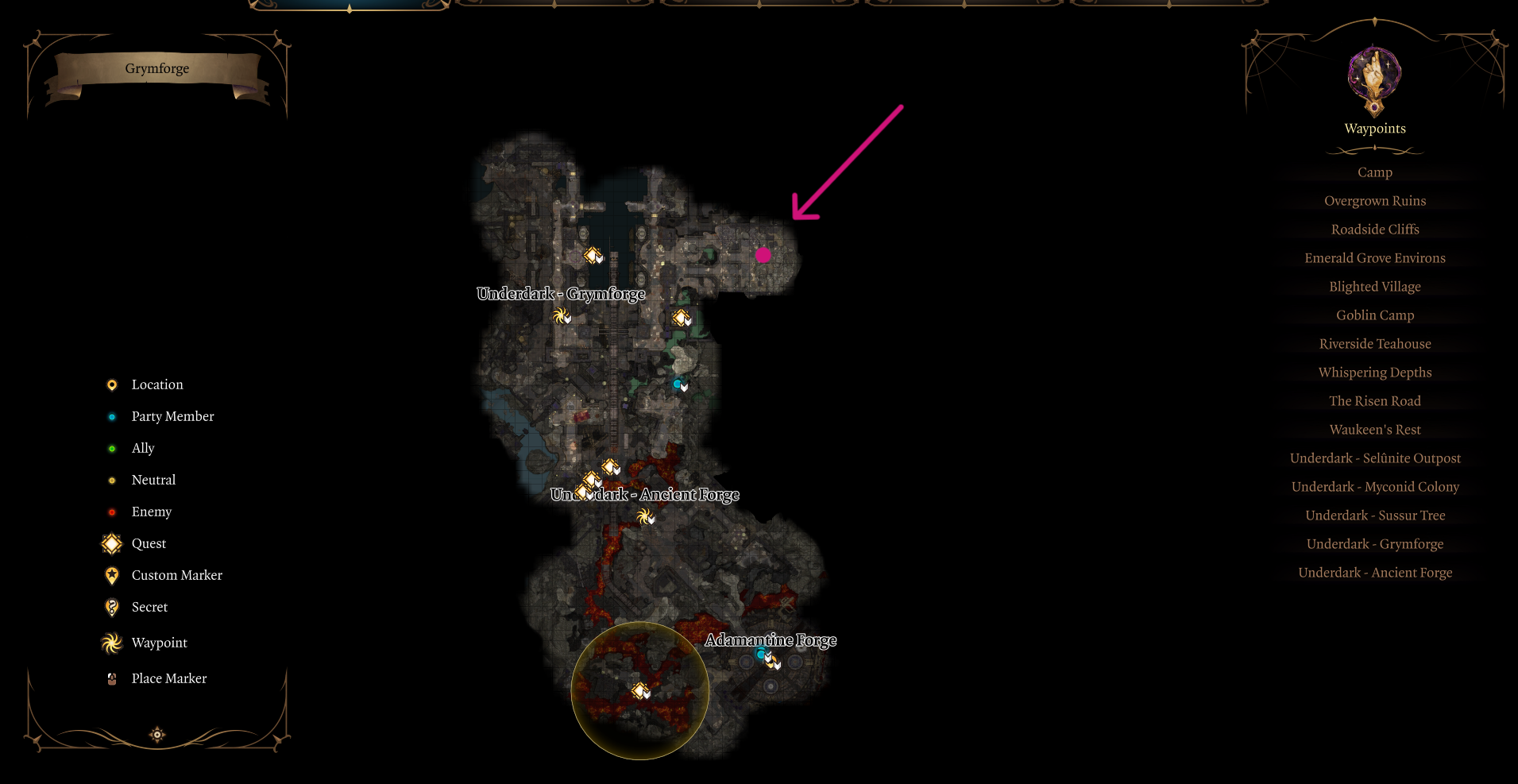Click the blue party member marker near Adamantine Forge

(x=761, y=654)
